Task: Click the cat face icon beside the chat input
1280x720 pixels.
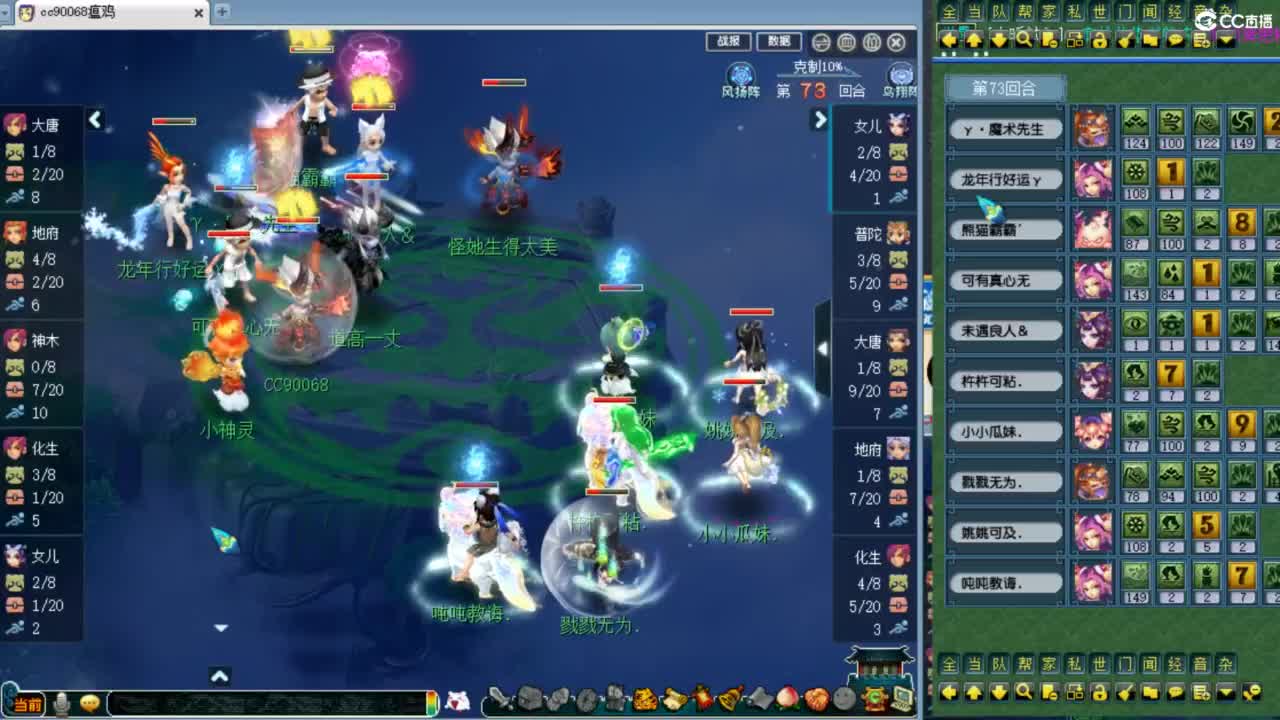Action: point(89,703)
